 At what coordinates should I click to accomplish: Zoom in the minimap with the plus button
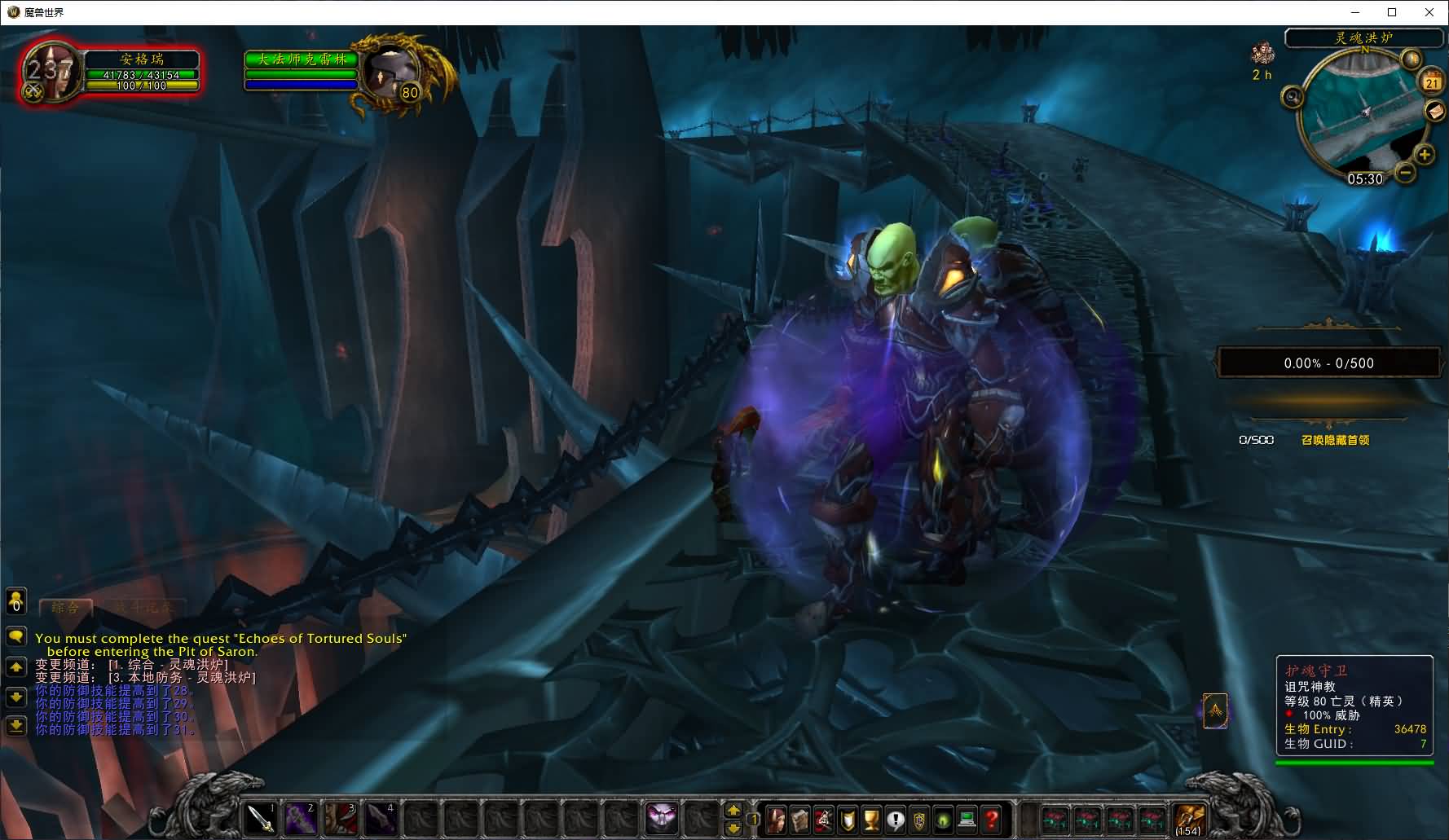(1424, 154)
